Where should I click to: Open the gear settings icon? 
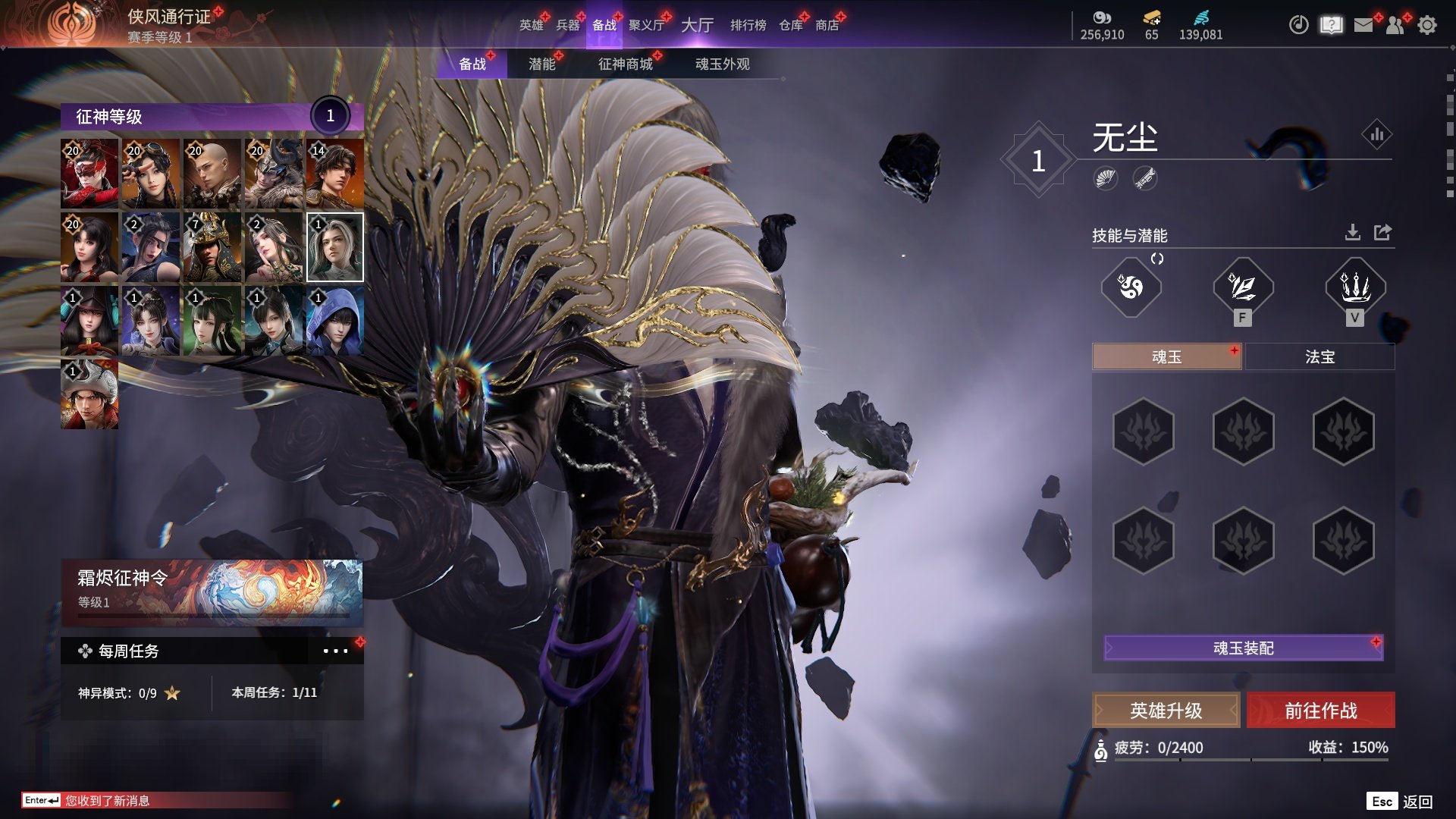click(1426, 25)
